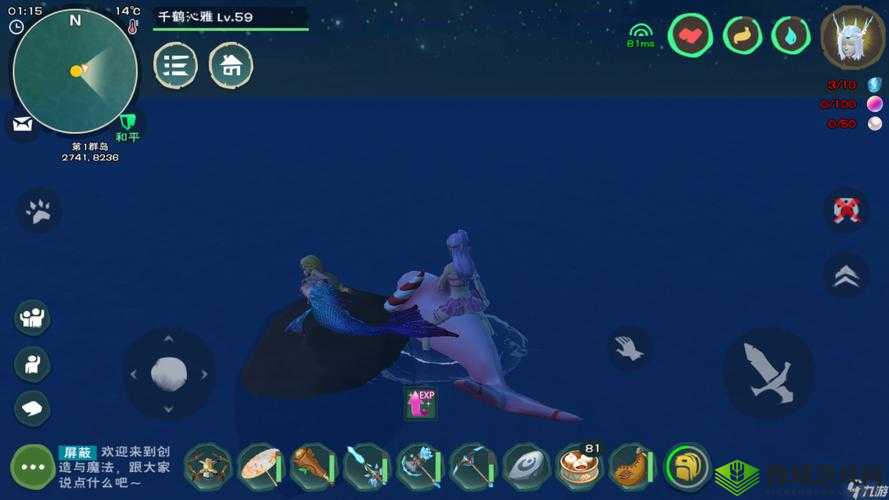Select the wooden club hotbar slot
Screen dimensions: 889x500
coord(313,466)
